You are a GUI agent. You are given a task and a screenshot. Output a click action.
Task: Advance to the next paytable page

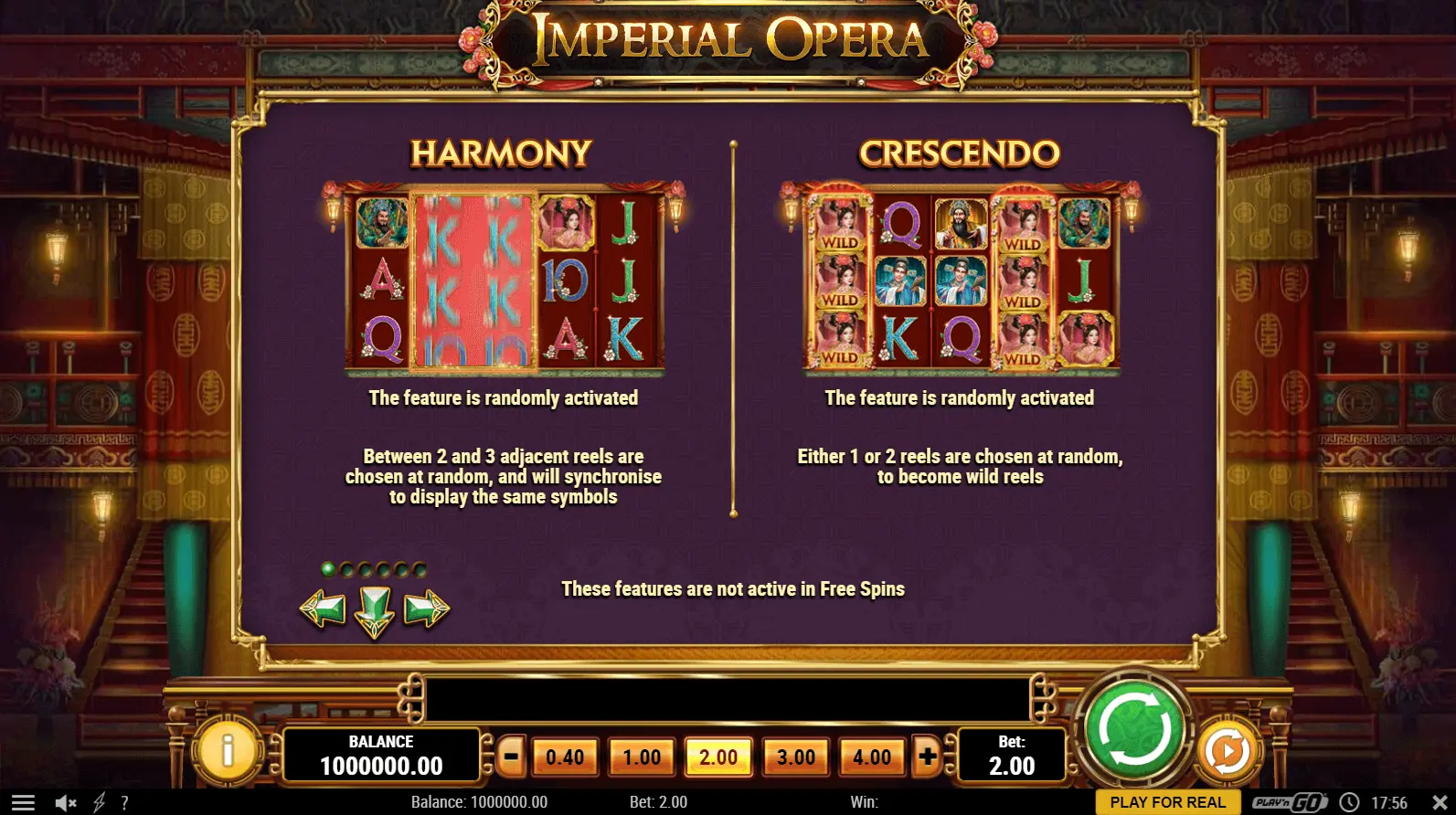tap(426, 609)
